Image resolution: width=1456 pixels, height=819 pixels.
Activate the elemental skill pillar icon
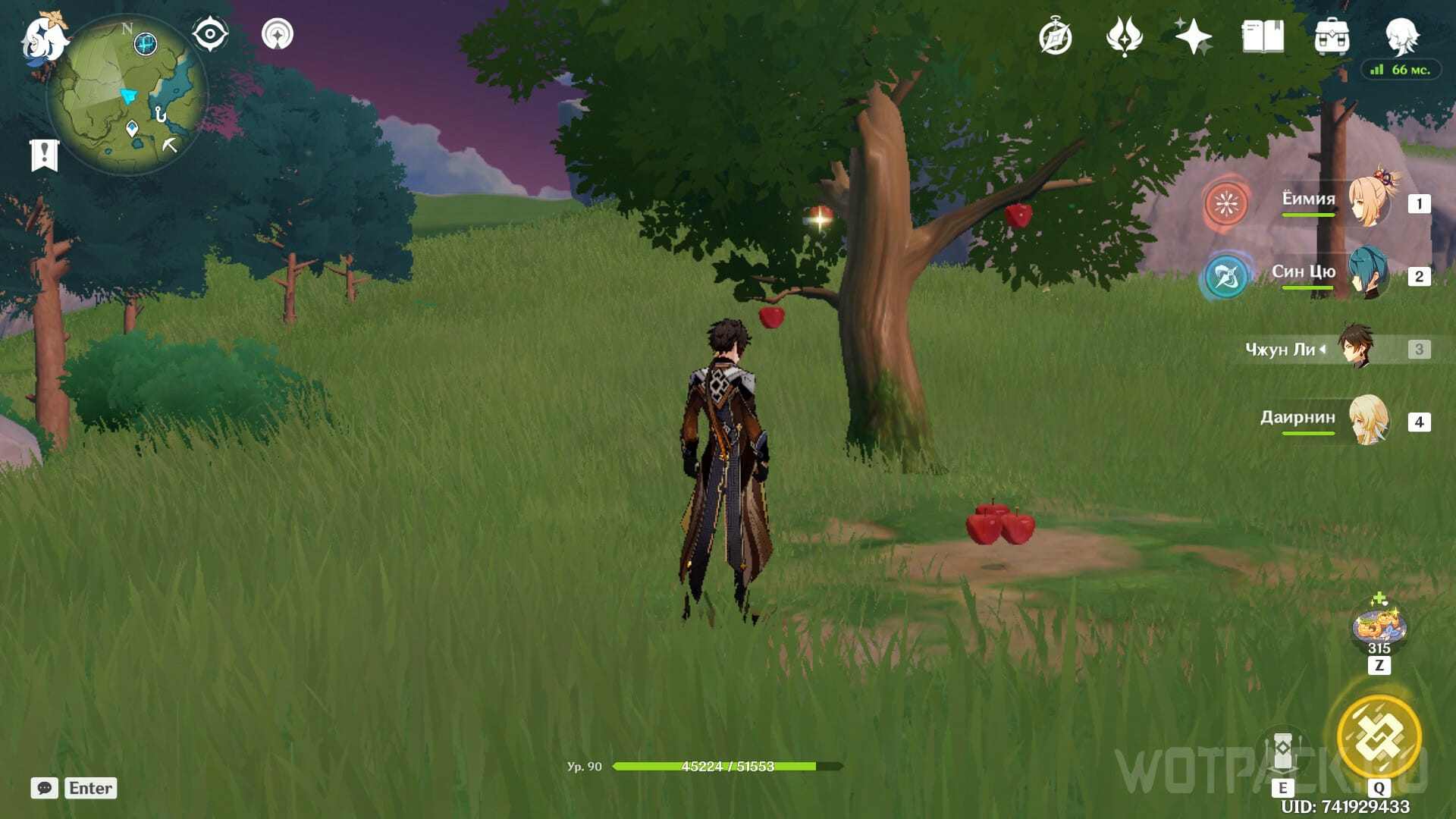pyautogui.click(x=1282, y=751)
